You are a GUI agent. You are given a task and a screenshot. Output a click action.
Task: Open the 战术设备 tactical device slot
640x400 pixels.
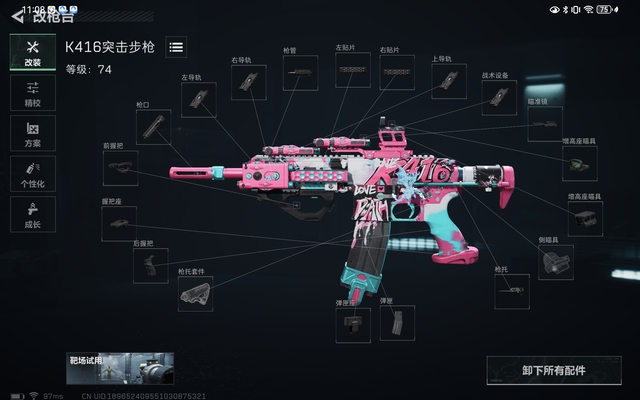[499, 97]
